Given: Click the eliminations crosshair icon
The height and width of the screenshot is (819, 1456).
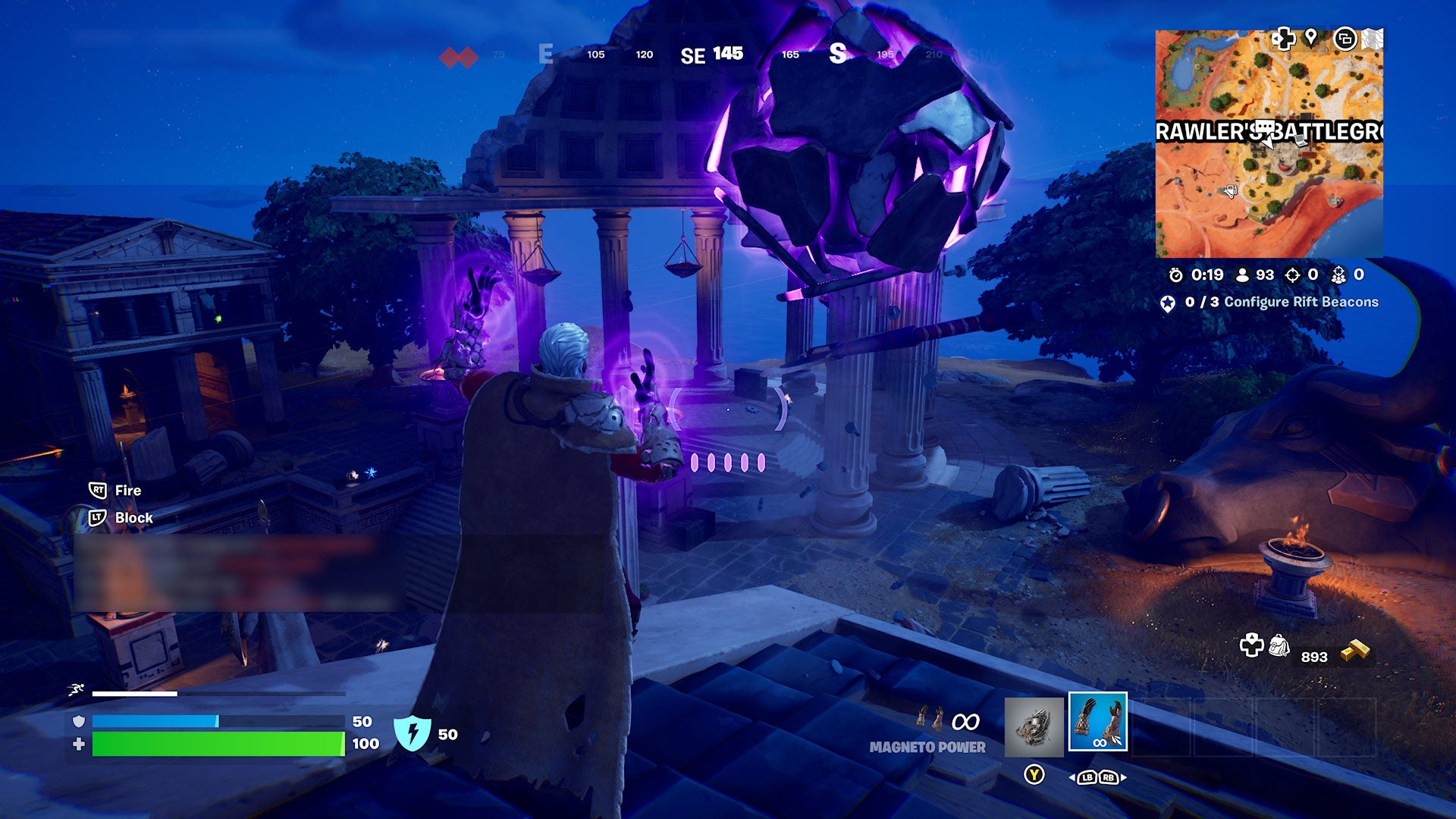Looking at the screenshot, I should click(x=1293, y=276).
